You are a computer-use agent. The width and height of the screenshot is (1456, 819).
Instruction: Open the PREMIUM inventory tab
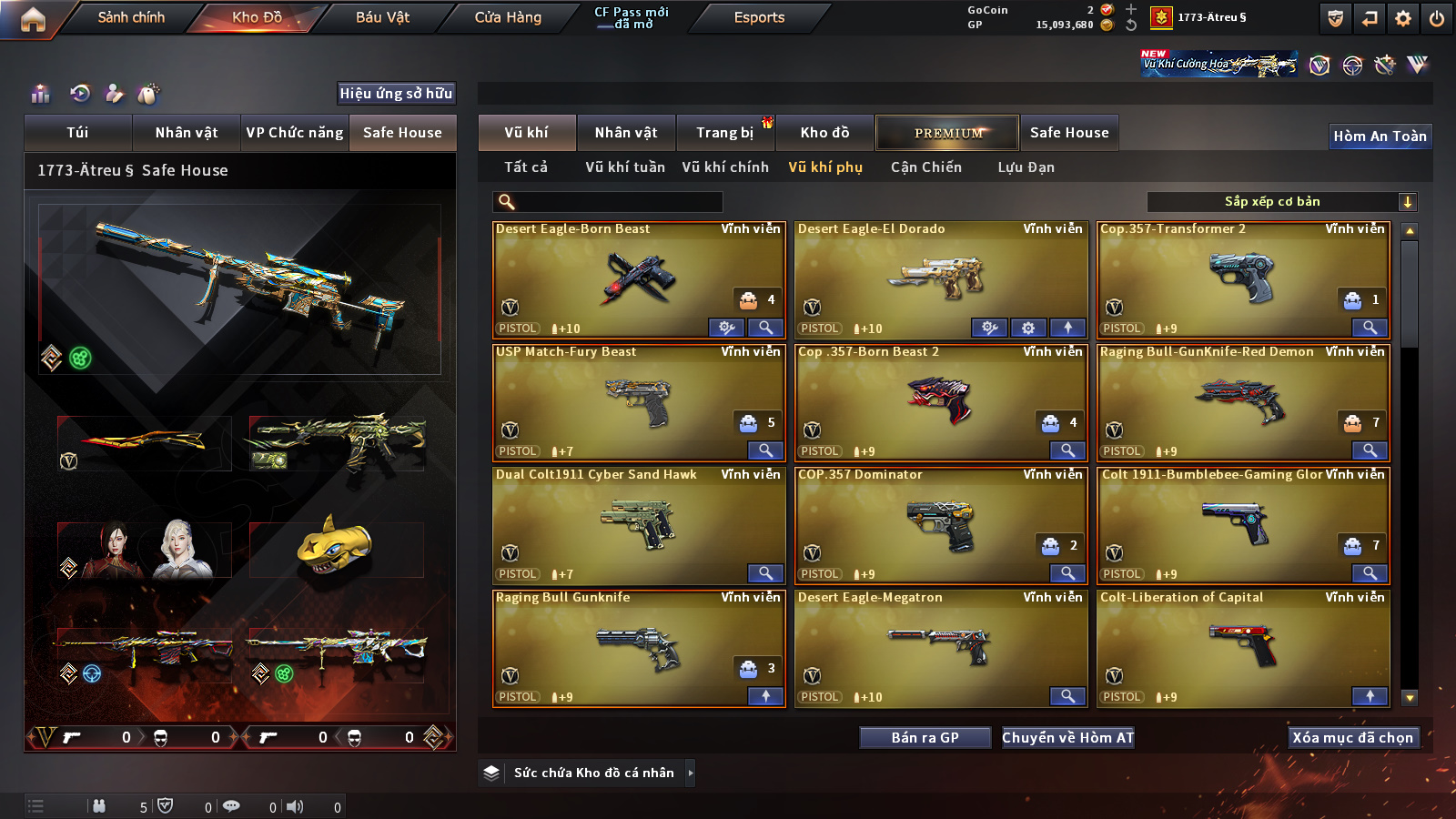(x=947, y=133)
